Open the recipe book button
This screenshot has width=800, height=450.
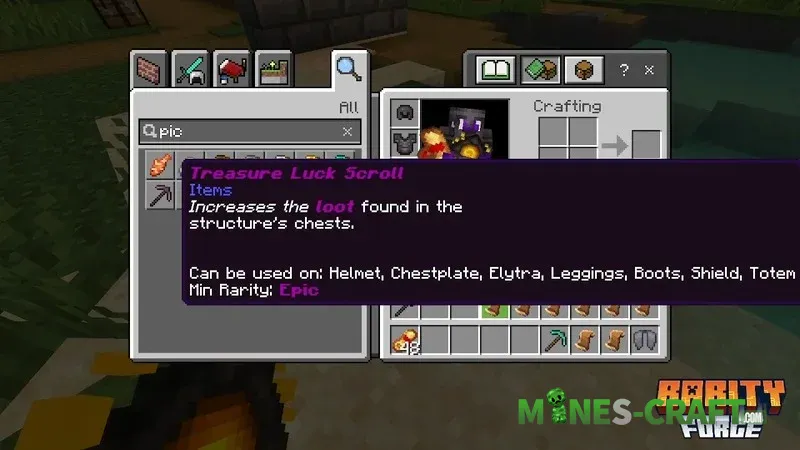(x=495, y=70)
